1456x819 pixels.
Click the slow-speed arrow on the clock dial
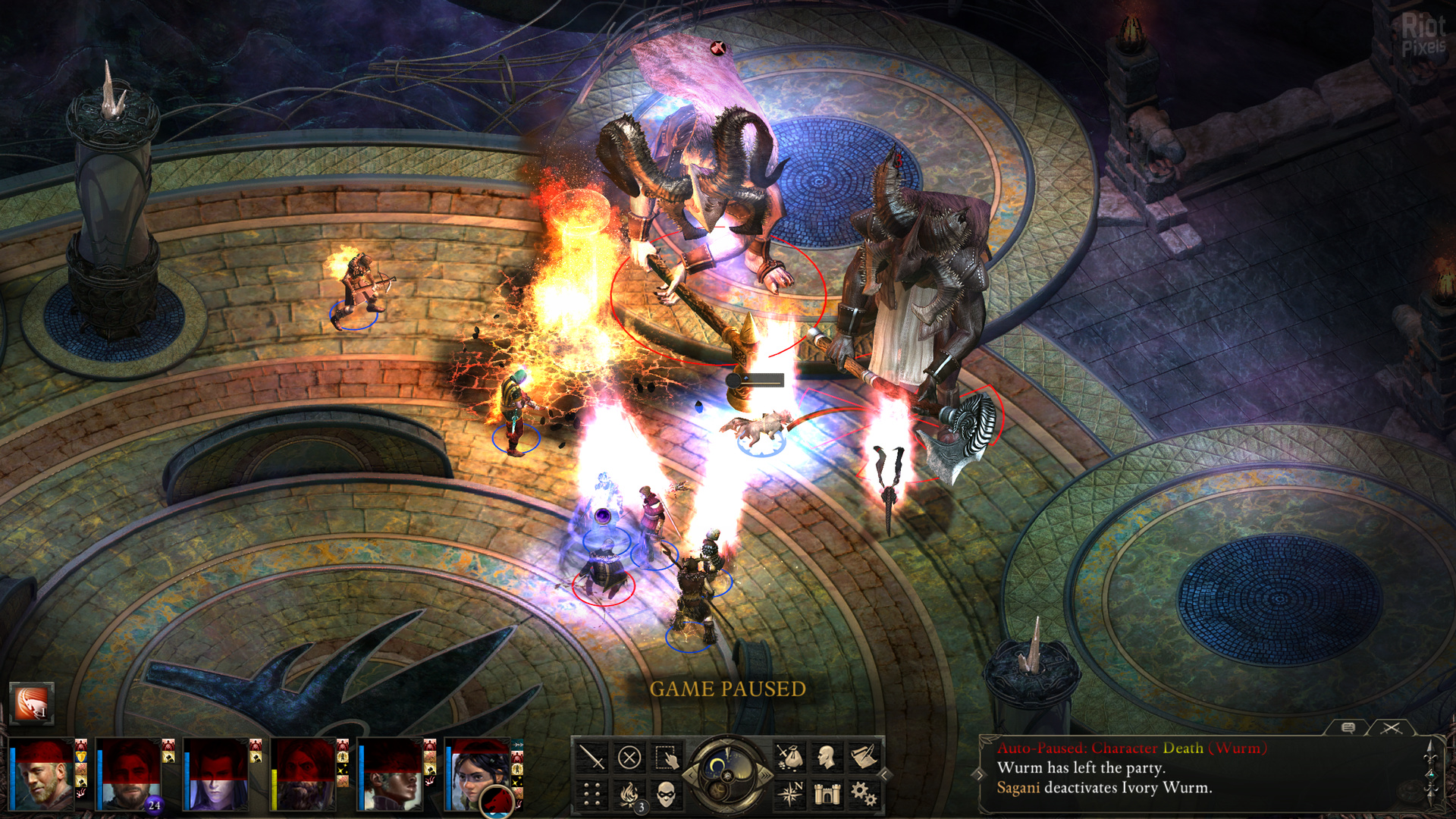point(691,775)
